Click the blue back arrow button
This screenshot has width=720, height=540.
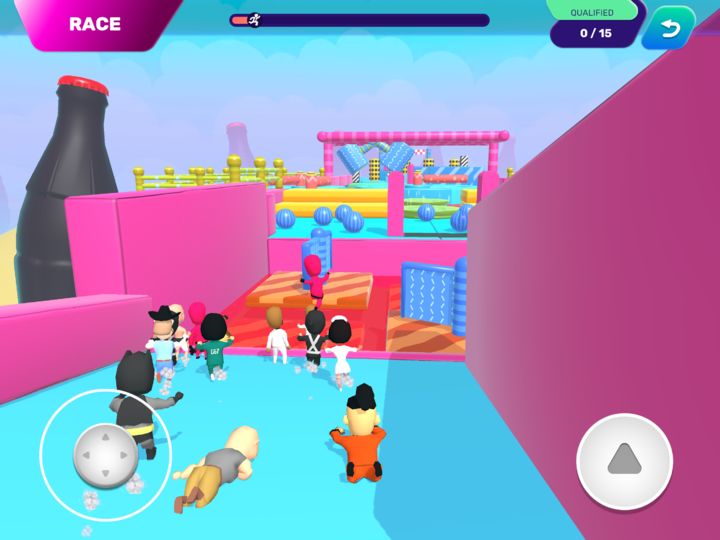tap(668, 29)
